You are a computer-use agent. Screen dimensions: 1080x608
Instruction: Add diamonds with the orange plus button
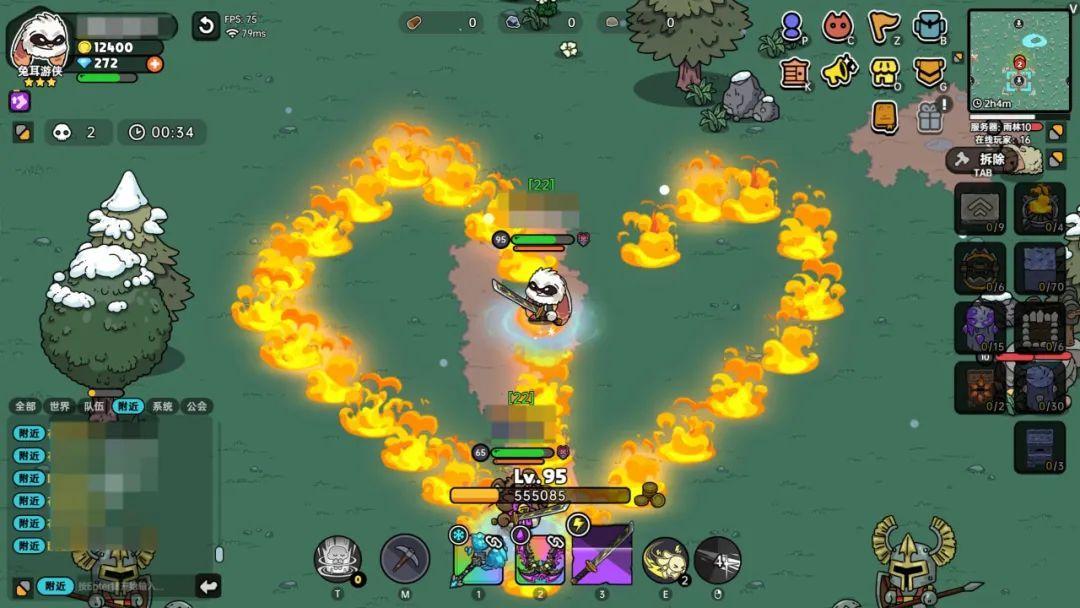pyautogui.click(x=154, y=63)
